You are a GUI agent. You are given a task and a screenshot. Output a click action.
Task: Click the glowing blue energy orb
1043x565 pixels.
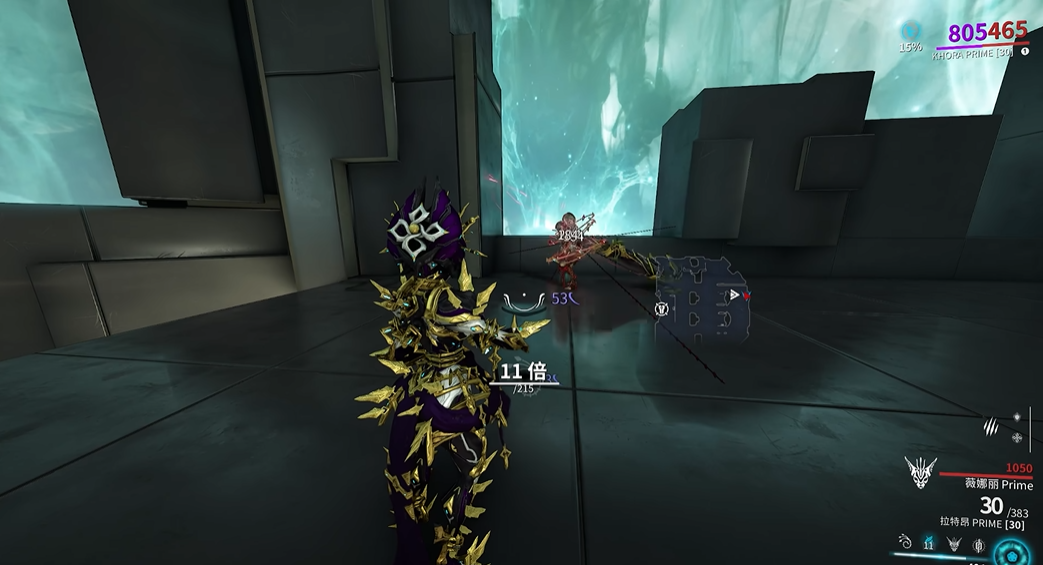click(1008, 551)
